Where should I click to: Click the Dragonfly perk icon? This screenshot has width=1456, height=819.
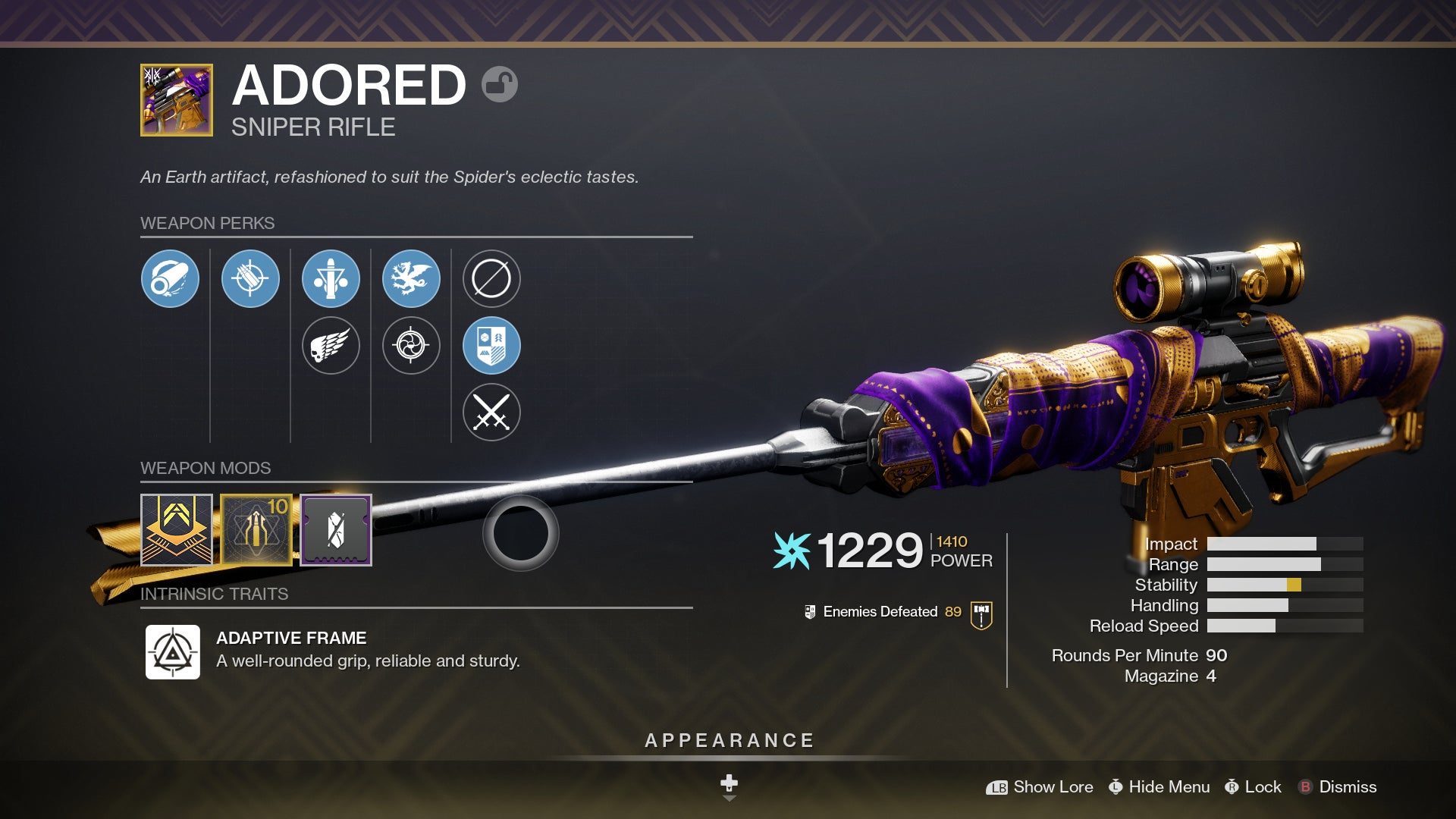click(x=412, y=278)
